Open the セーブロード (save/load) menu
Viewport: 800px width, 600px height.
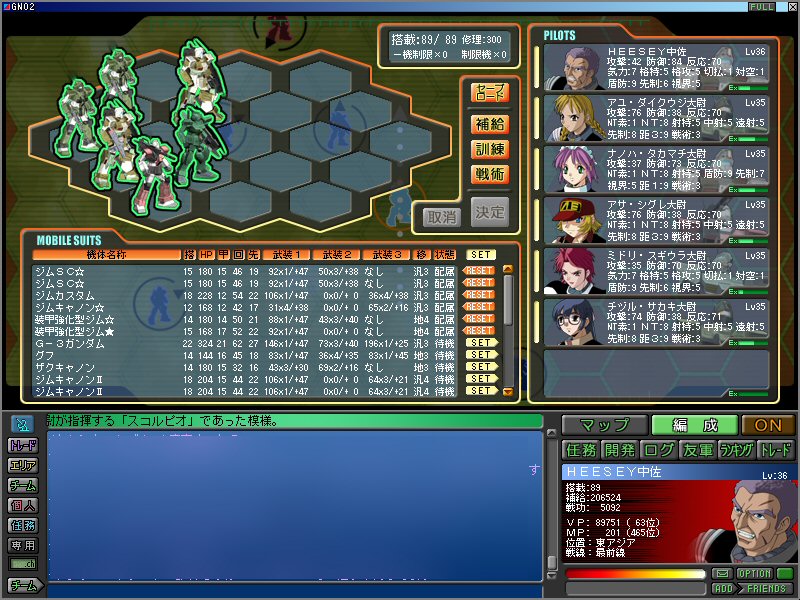pyautogui.click(x=490, y=93)
